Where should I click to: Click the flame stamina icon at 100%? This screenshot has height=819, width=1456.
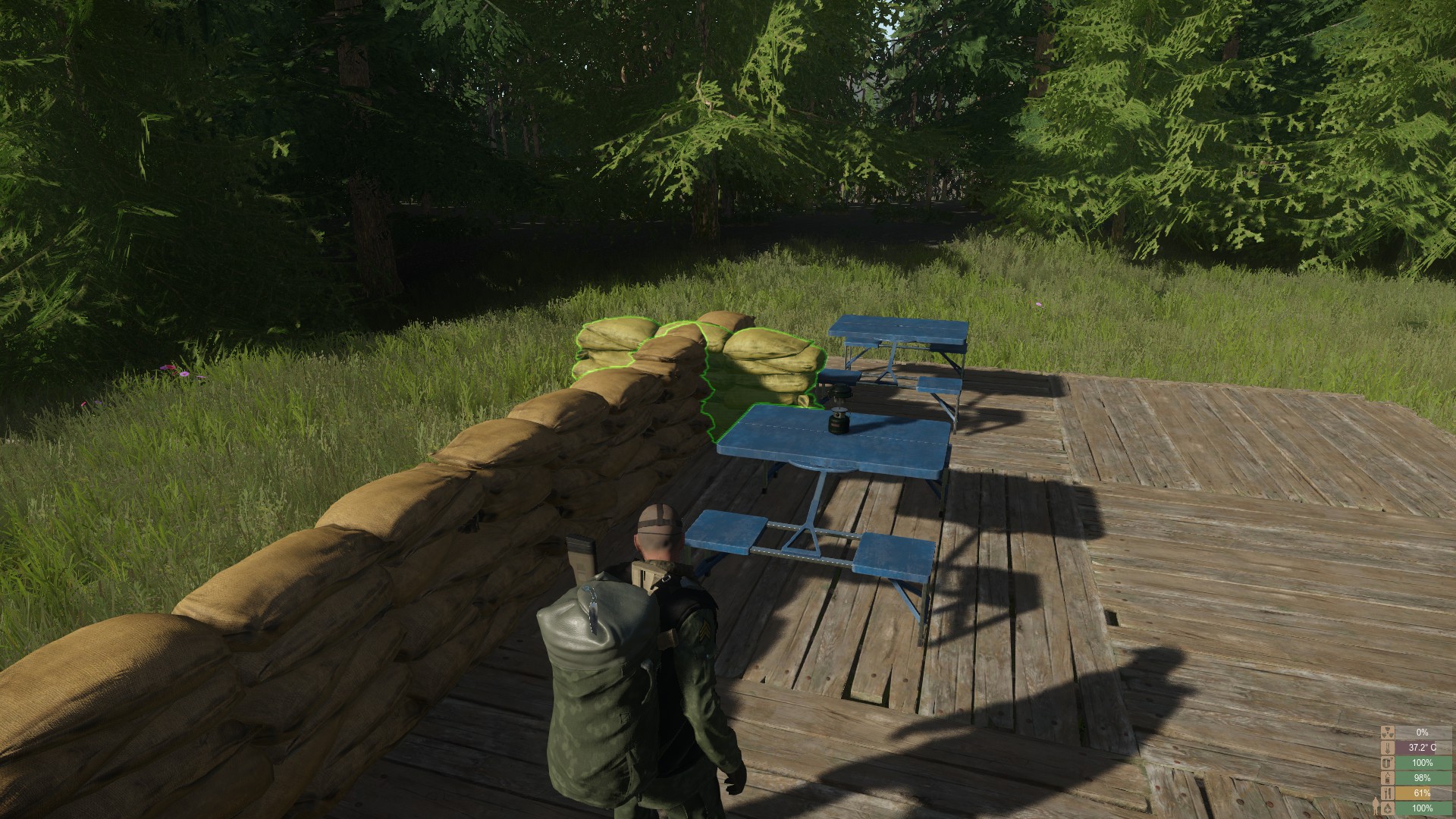(x=1388, y=808)
